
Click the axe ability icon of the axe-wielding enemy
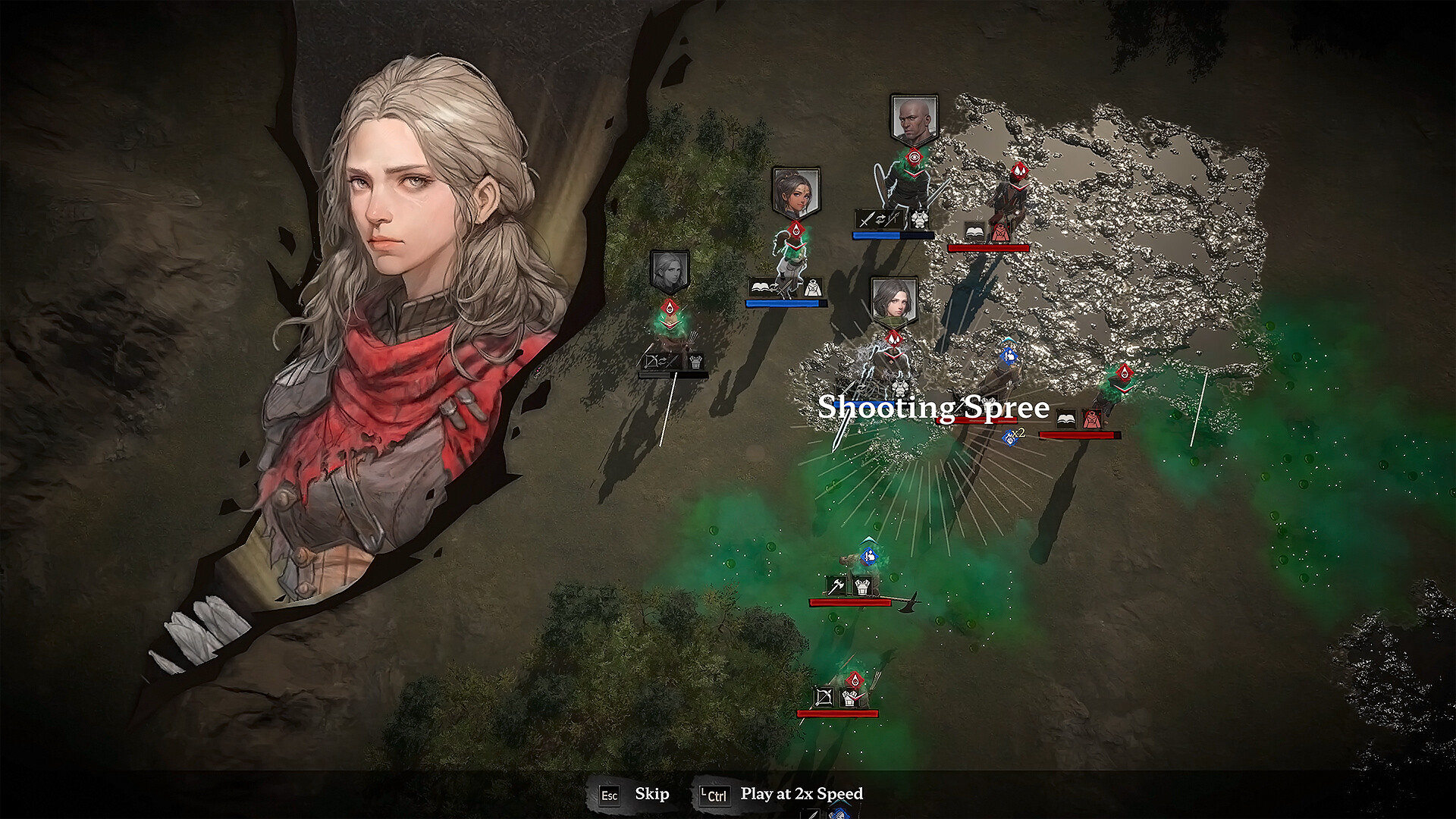[836, 585]
